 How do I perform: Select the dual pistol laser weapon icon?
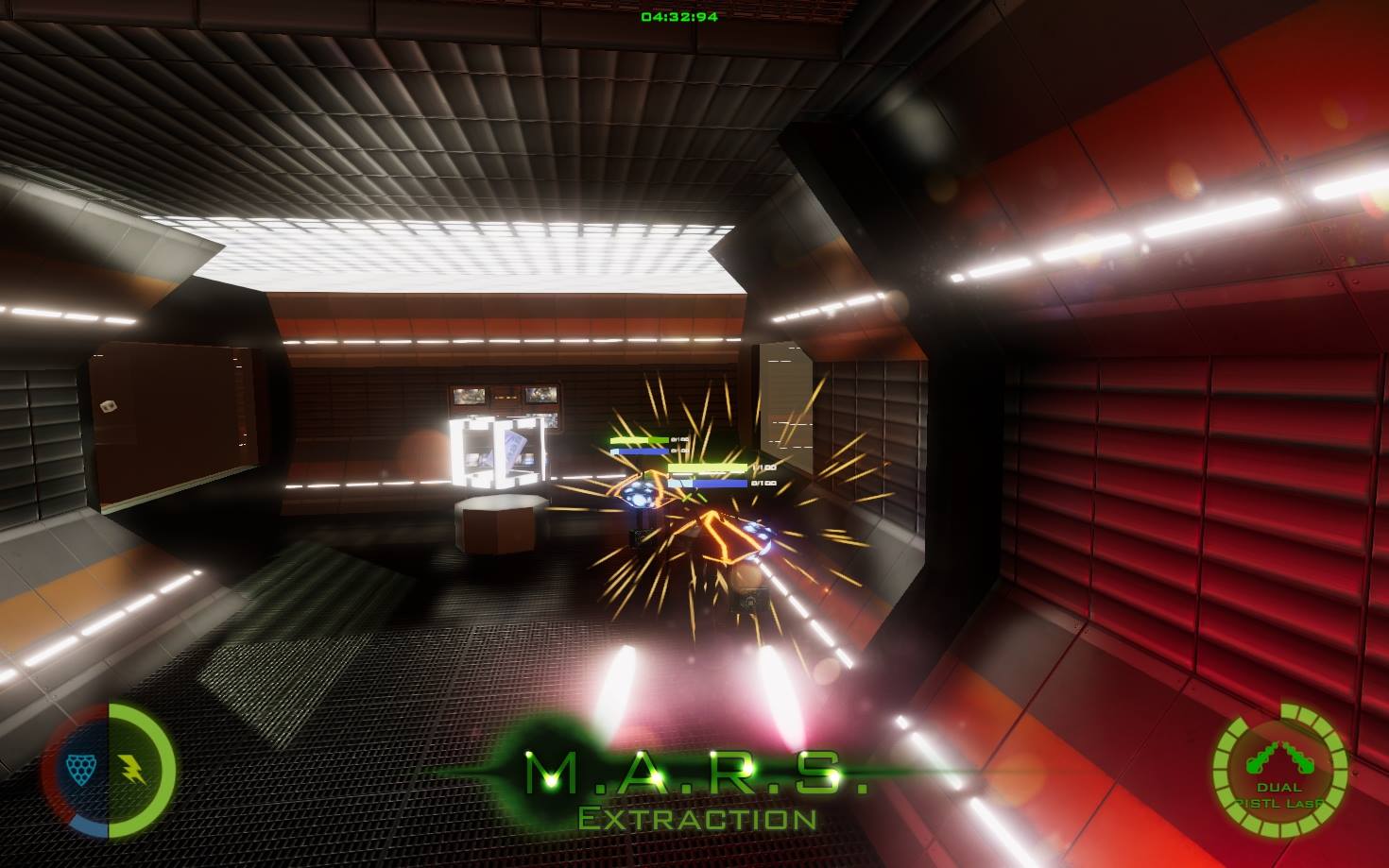coord(1279,759)
